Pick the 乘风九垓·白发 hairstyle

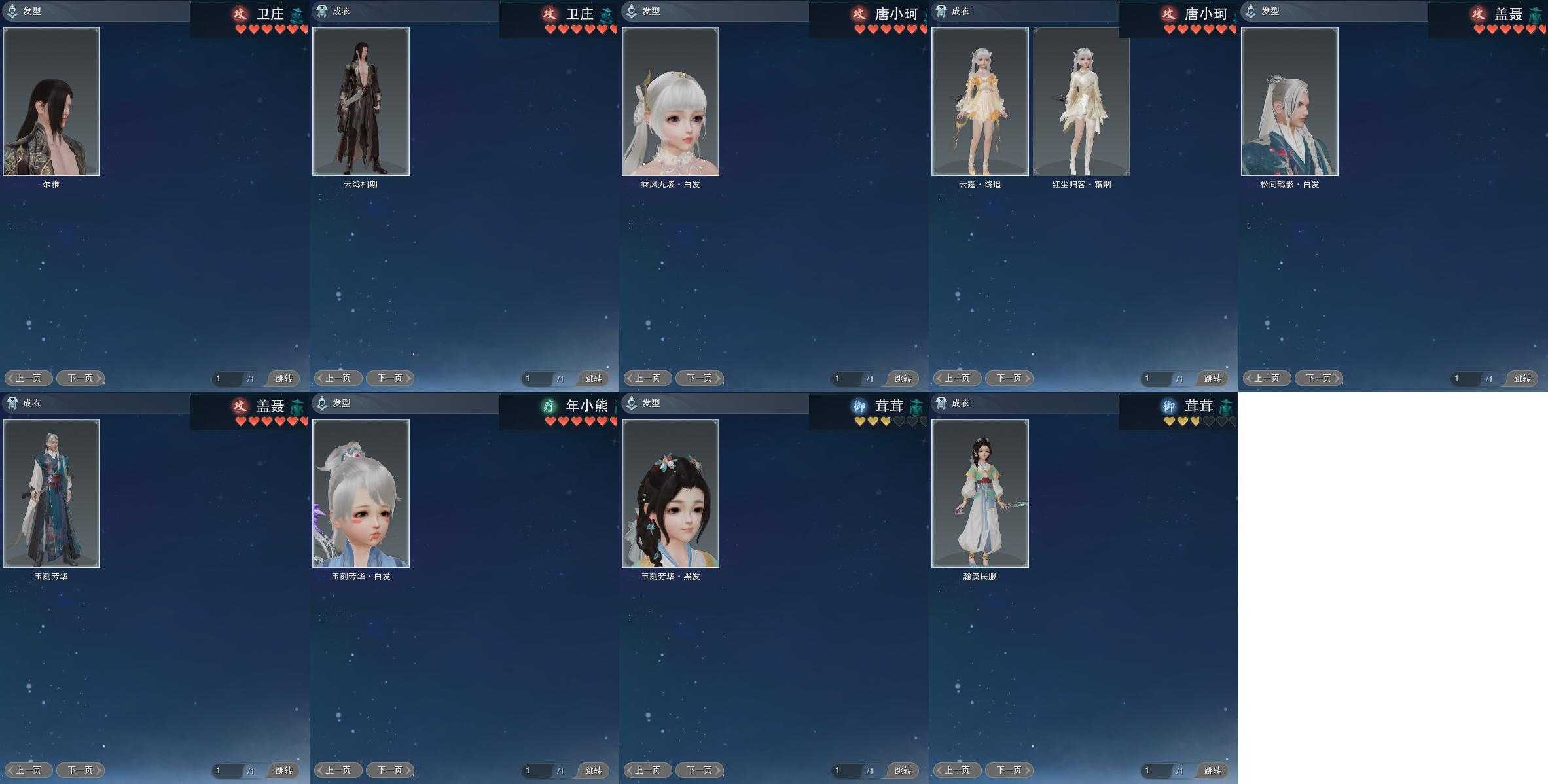click(670, 101)
